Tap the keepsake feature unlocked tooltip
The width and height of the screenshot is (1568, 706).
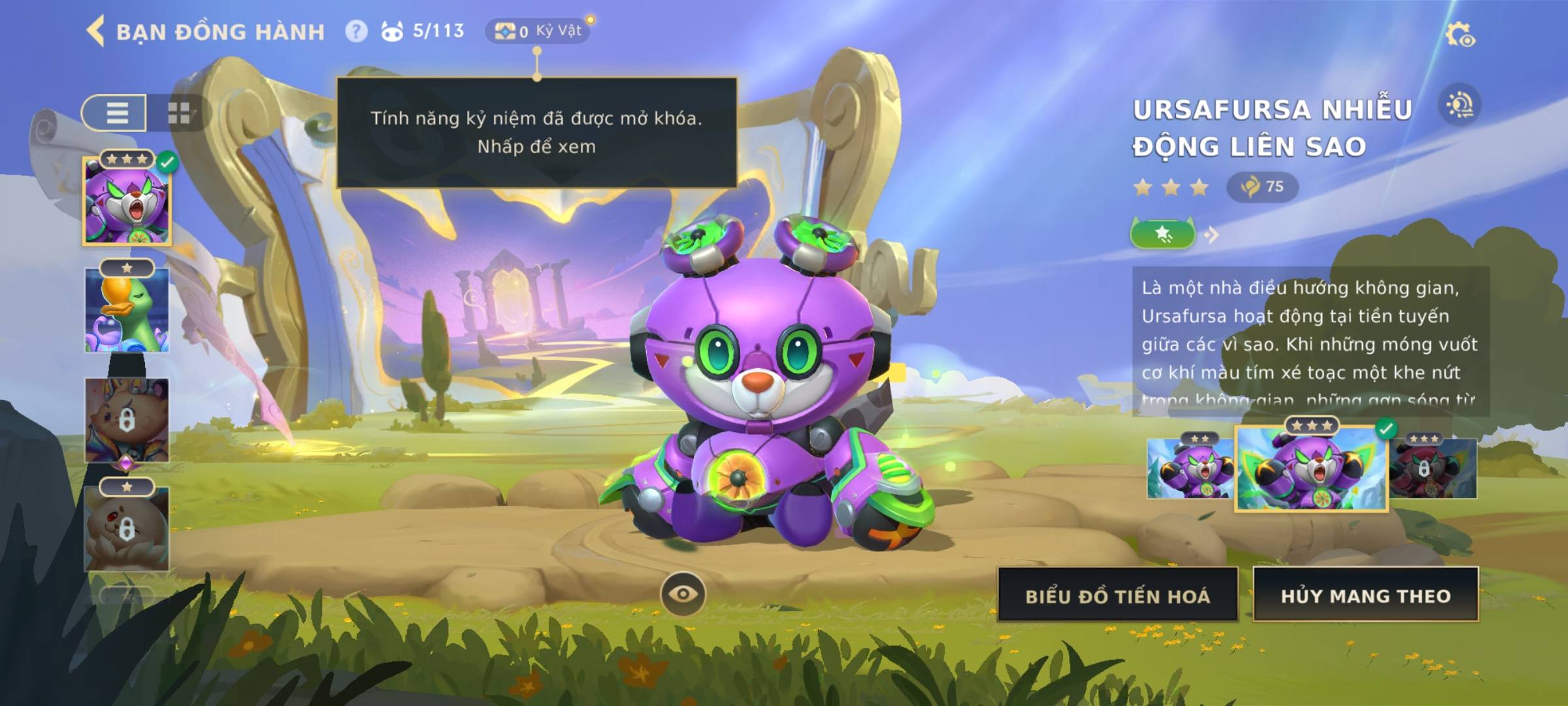click(536, 132)
